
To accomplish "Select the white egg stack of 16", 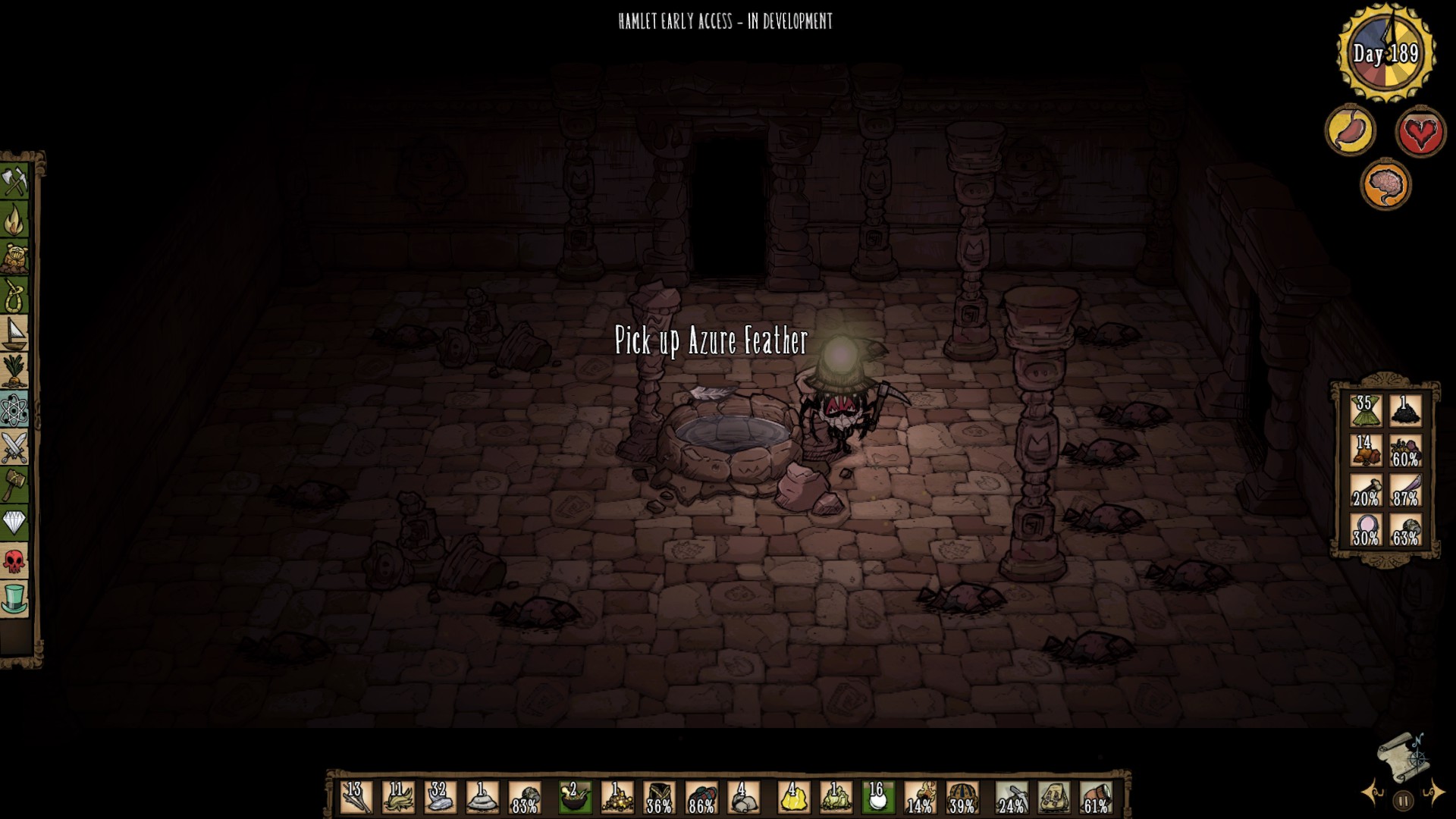I will [x=877, y=798].
